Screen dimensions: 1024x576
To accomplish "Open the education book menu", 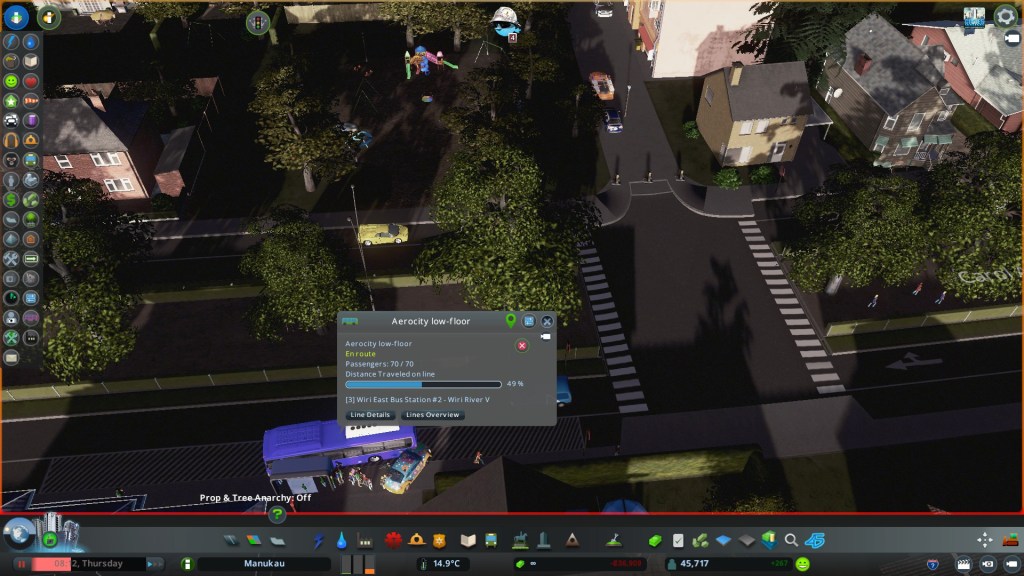I will tap(468, 540).
